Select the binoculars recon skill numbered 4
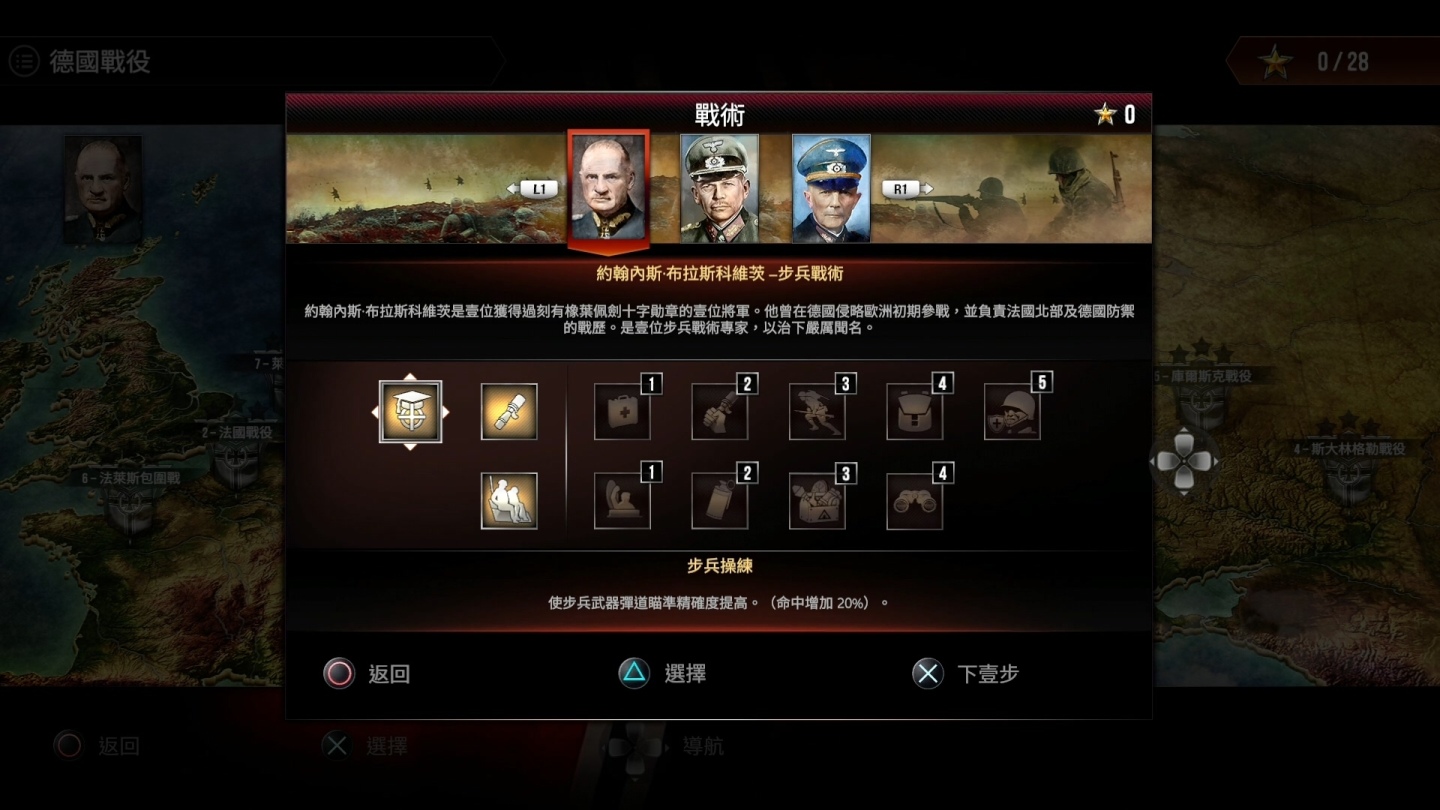The width and height of the screenshot is (1440, 810). (x=915, y=498)
